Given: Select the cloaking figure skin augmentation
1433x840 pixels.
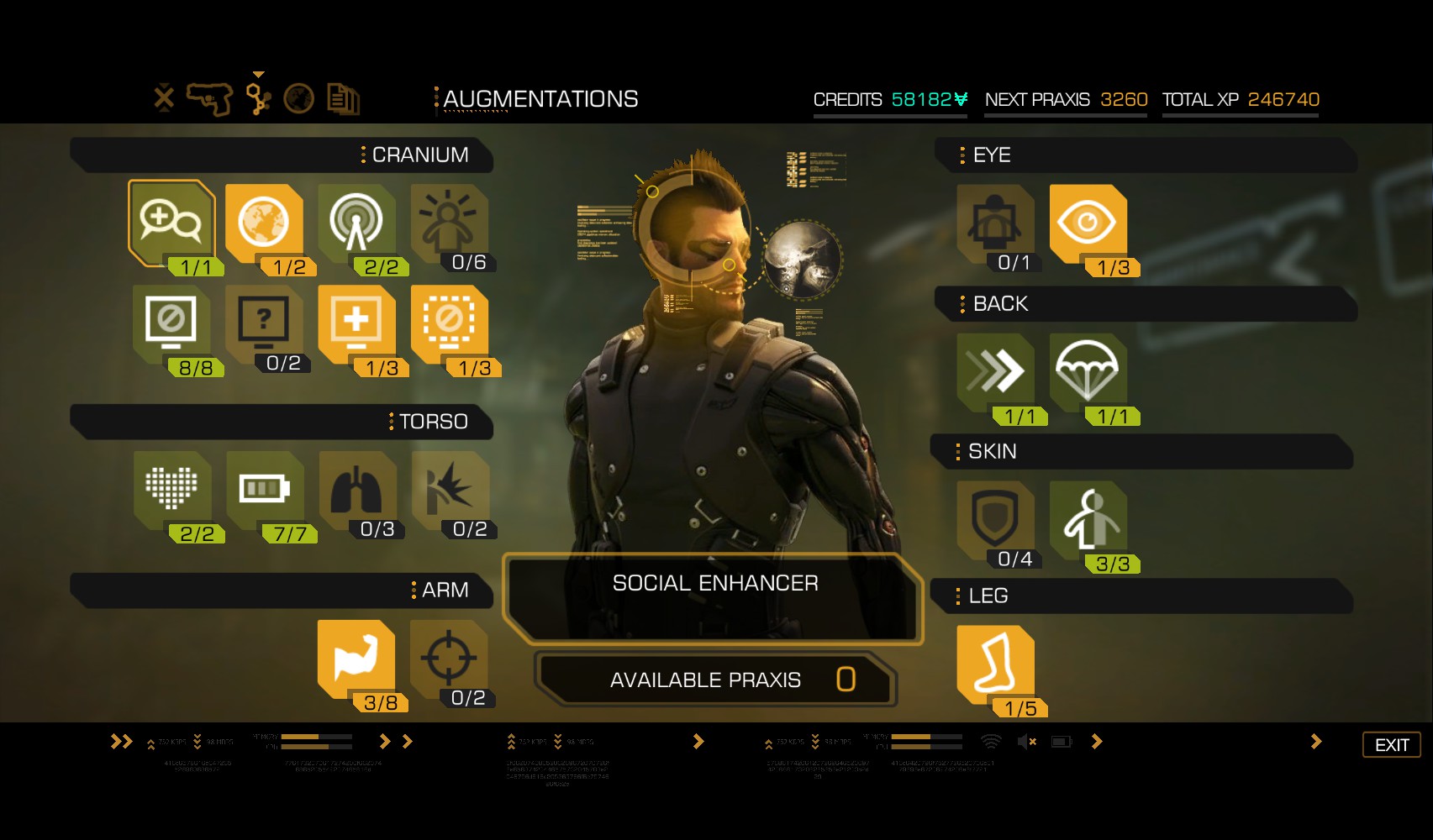Looking at the screenshot, I should click(x=1088, y=518).
